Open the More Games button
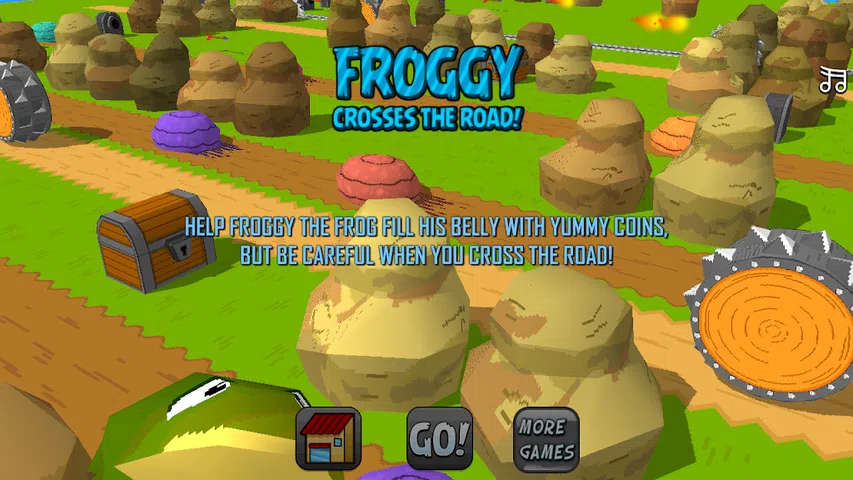 point(546,438)
